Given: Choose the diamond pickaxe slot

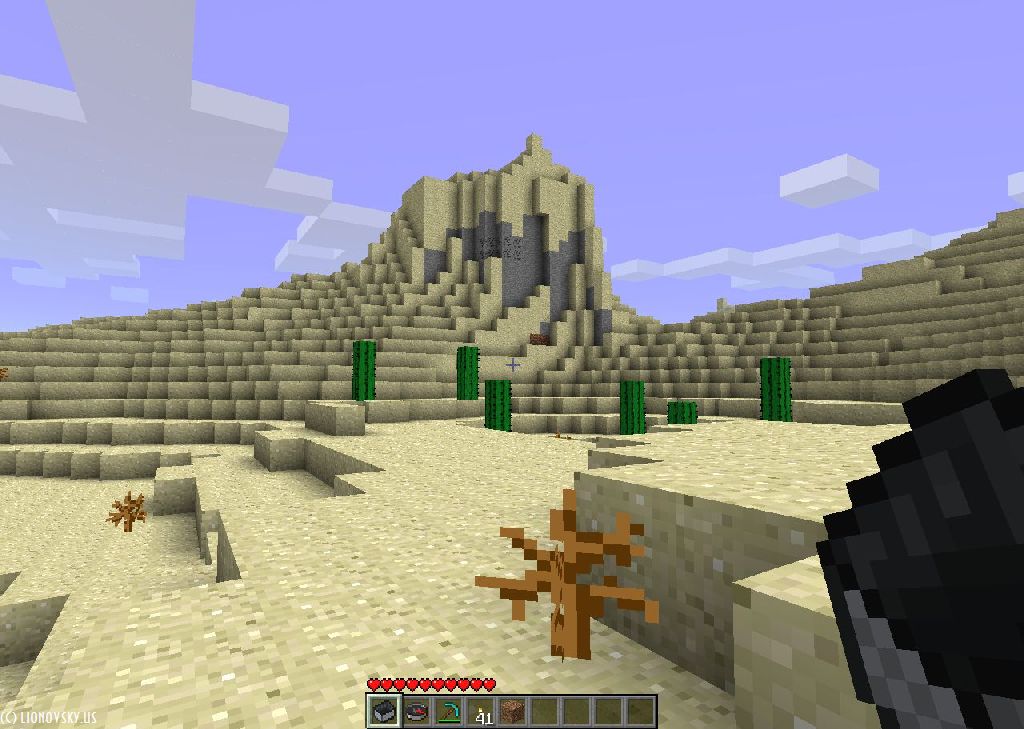Looking at the screenshot, I should coord(448,711).
